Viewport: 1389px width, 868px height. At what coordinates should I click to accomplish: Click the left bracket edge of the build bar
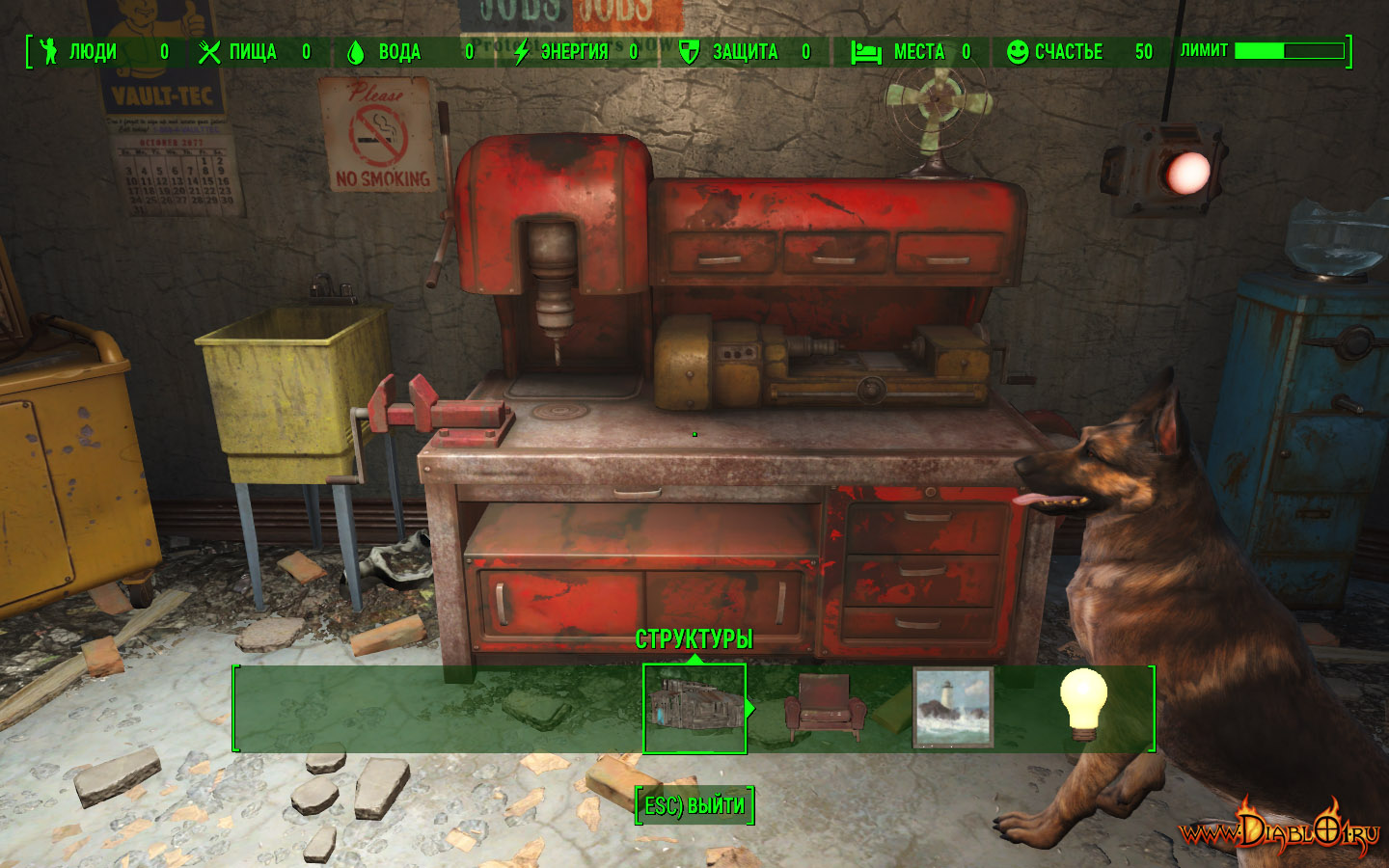point(234,707)
